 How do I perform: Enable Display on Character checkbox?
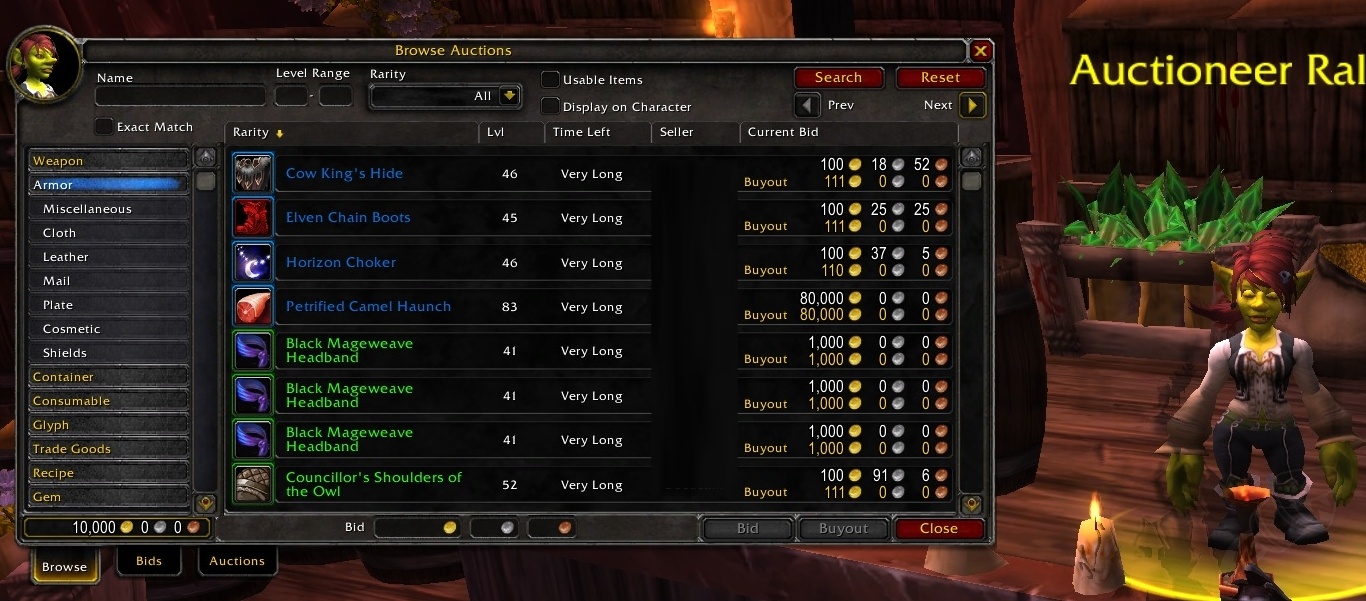(x=550, y=106)
